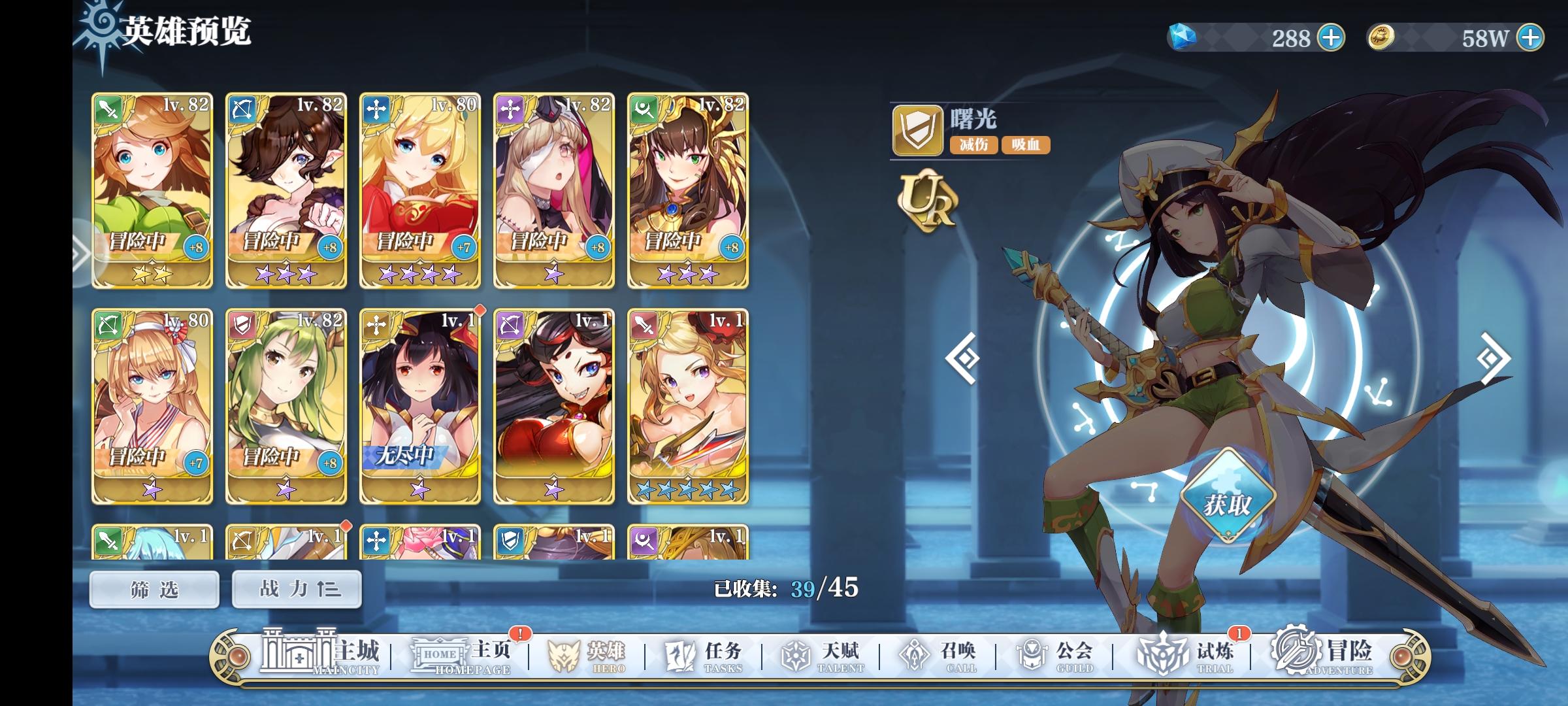Open the 筛选 filter options
This screenshot has width=1568, height=706.
tap(154, 588)
